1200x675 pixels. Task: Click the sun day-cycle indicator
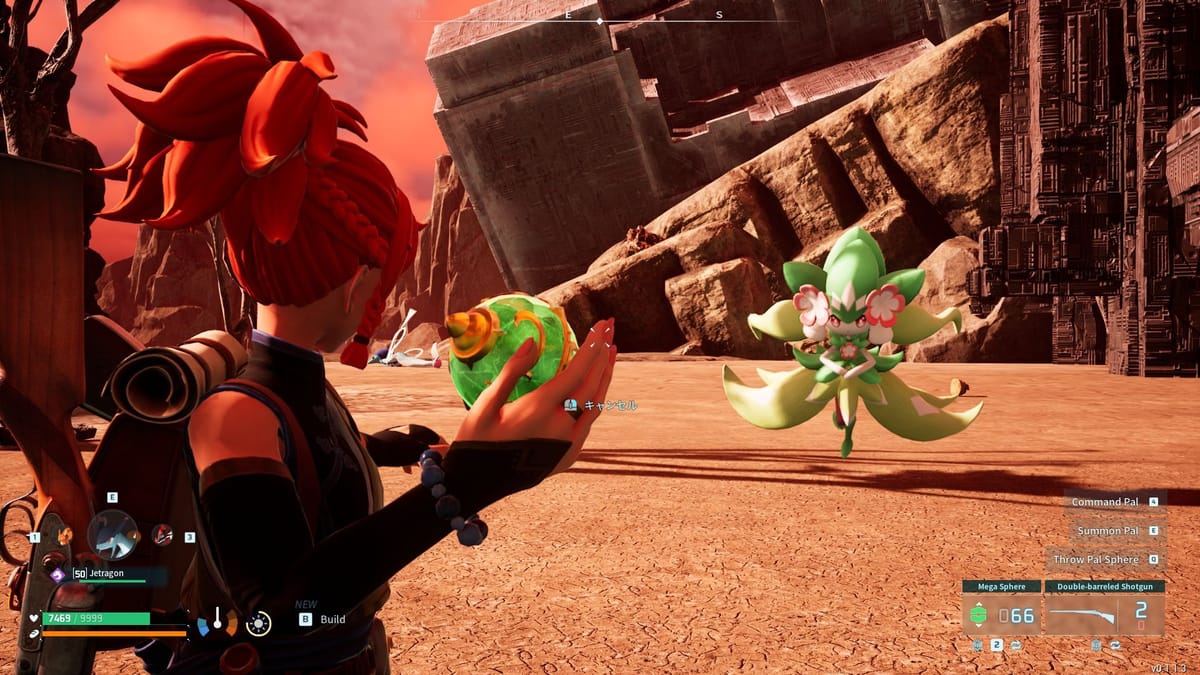[x=258, y=624]
